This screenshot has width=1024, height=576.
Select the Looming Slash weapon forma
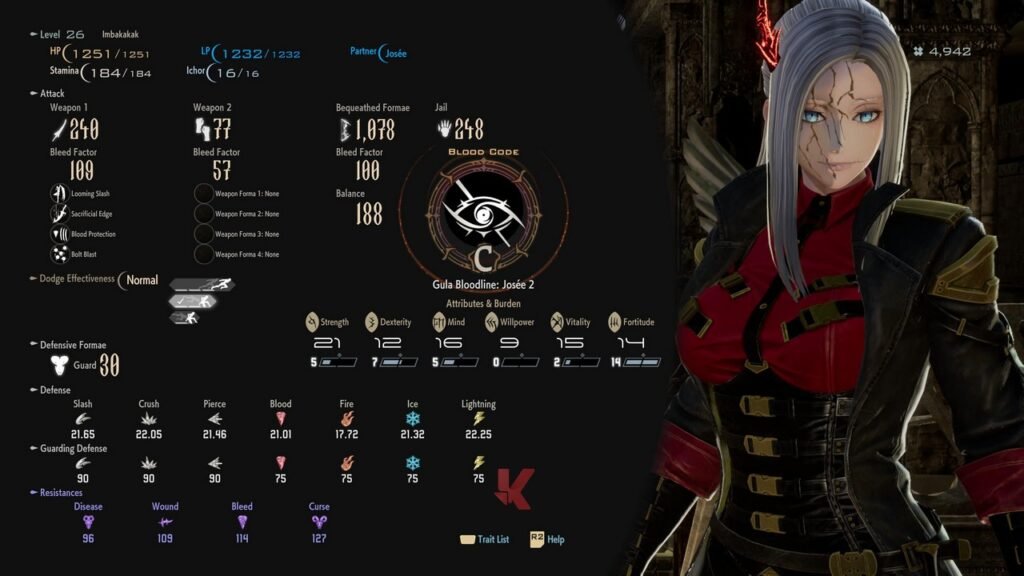58,194
